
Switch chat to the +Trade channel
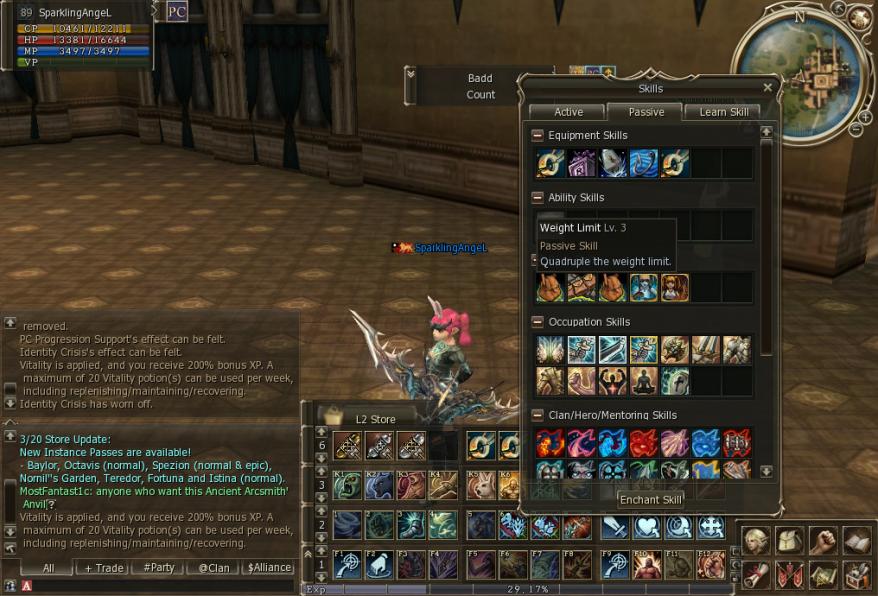pyautogui.click(x=104, y=567)
